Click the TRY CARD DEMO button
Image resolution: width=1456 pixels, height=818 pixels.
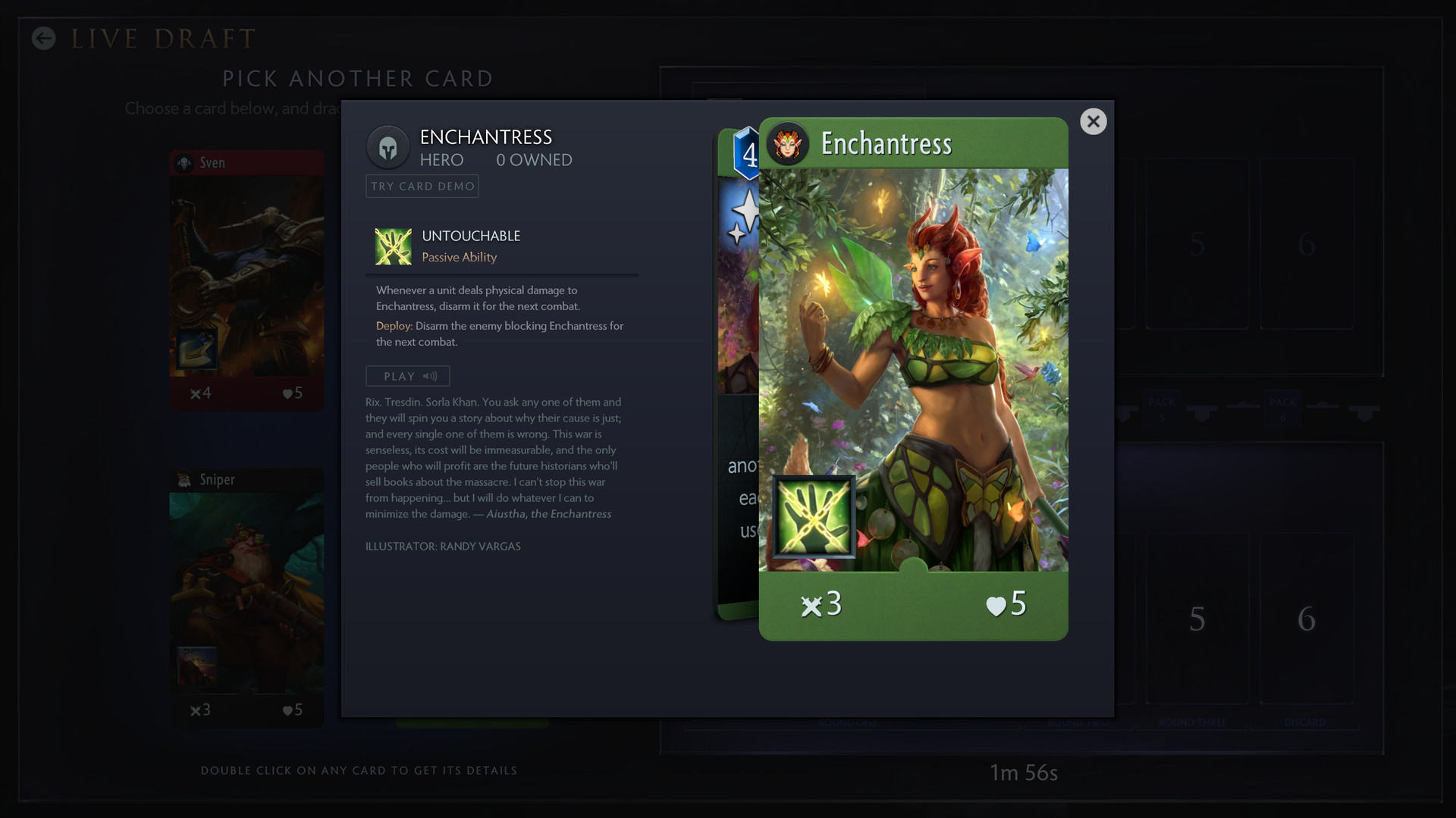422,186
